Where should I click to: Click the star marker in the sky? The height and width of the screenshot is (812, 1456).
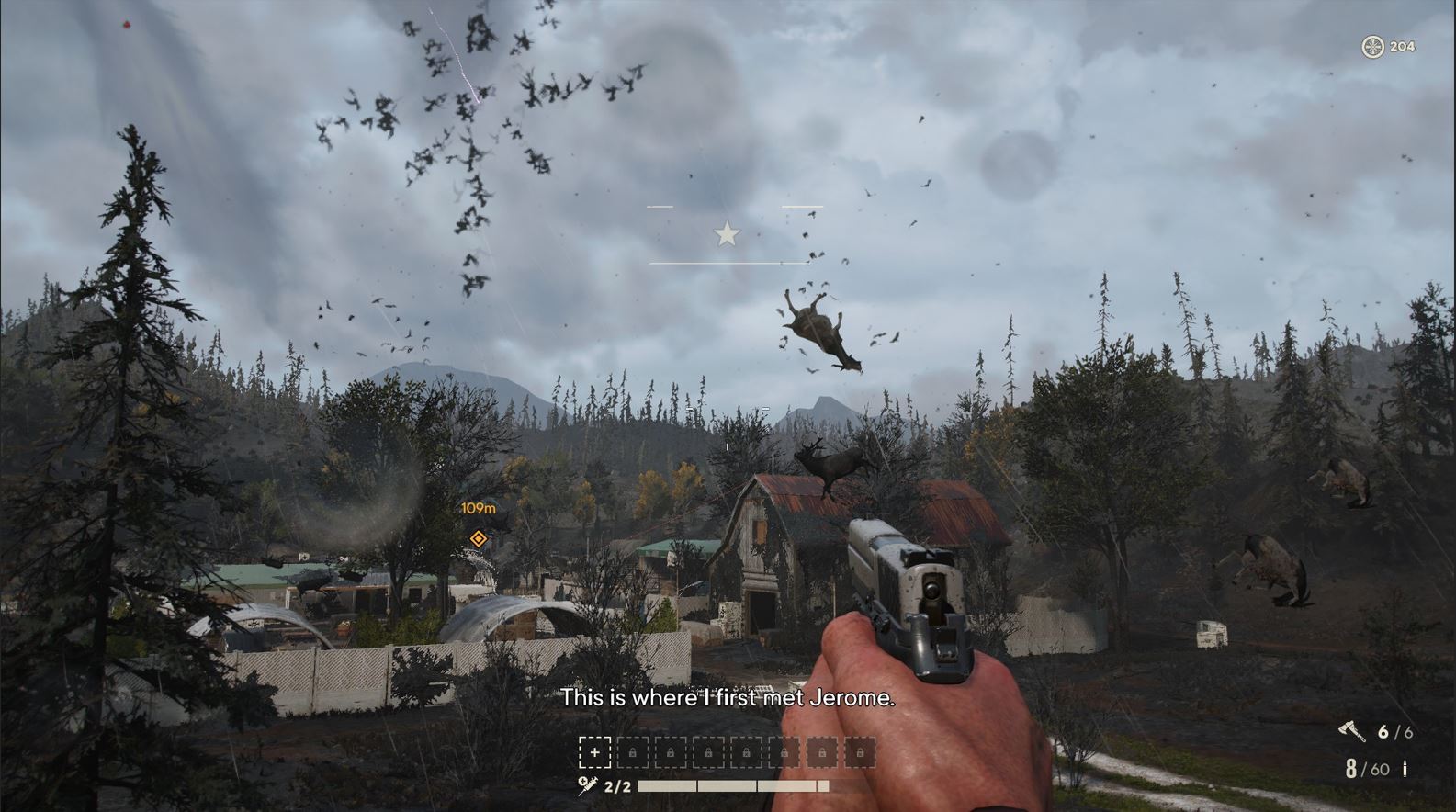click(727, 234)
